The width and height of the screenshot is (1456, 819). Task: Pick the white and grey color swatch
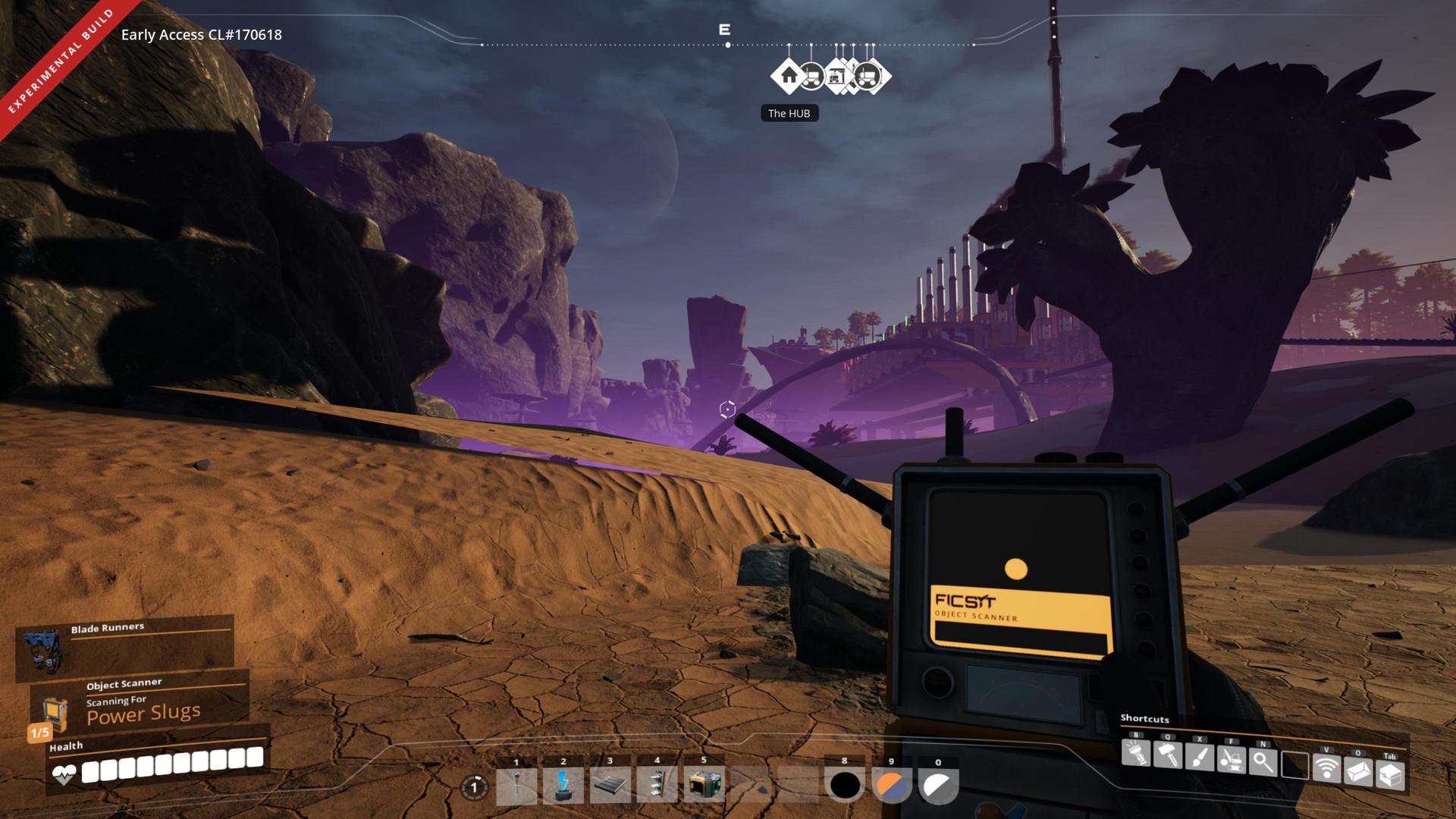pos(938,786)
